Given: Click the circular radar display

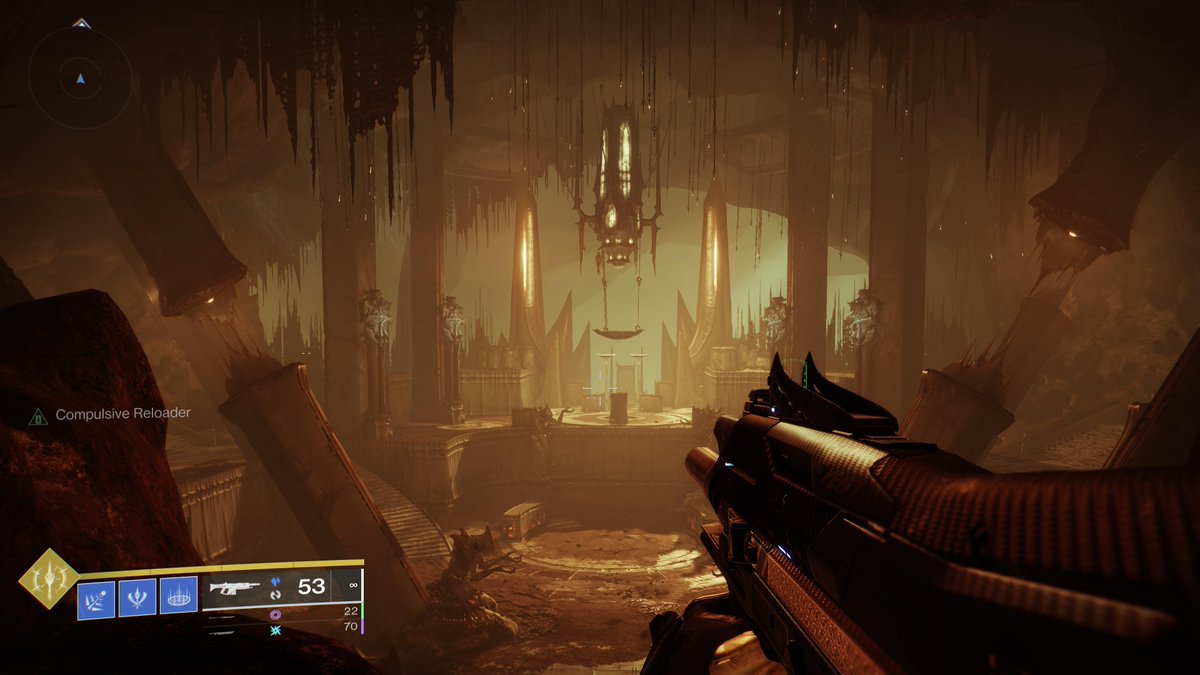Looking at the screenshot, I should click(81, 77).
